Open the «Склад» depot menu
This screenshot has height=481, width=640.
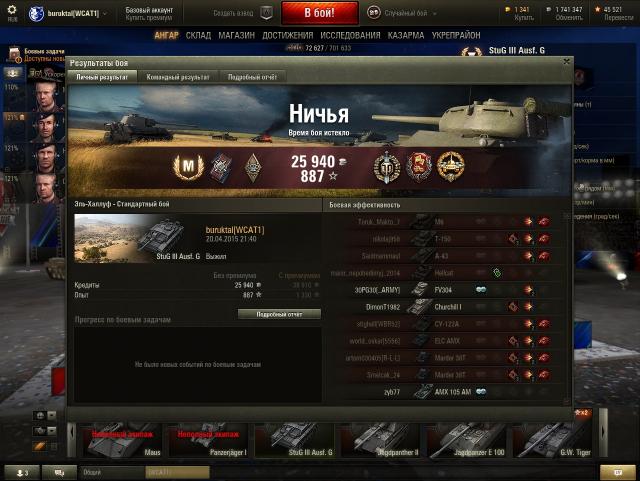198,34
